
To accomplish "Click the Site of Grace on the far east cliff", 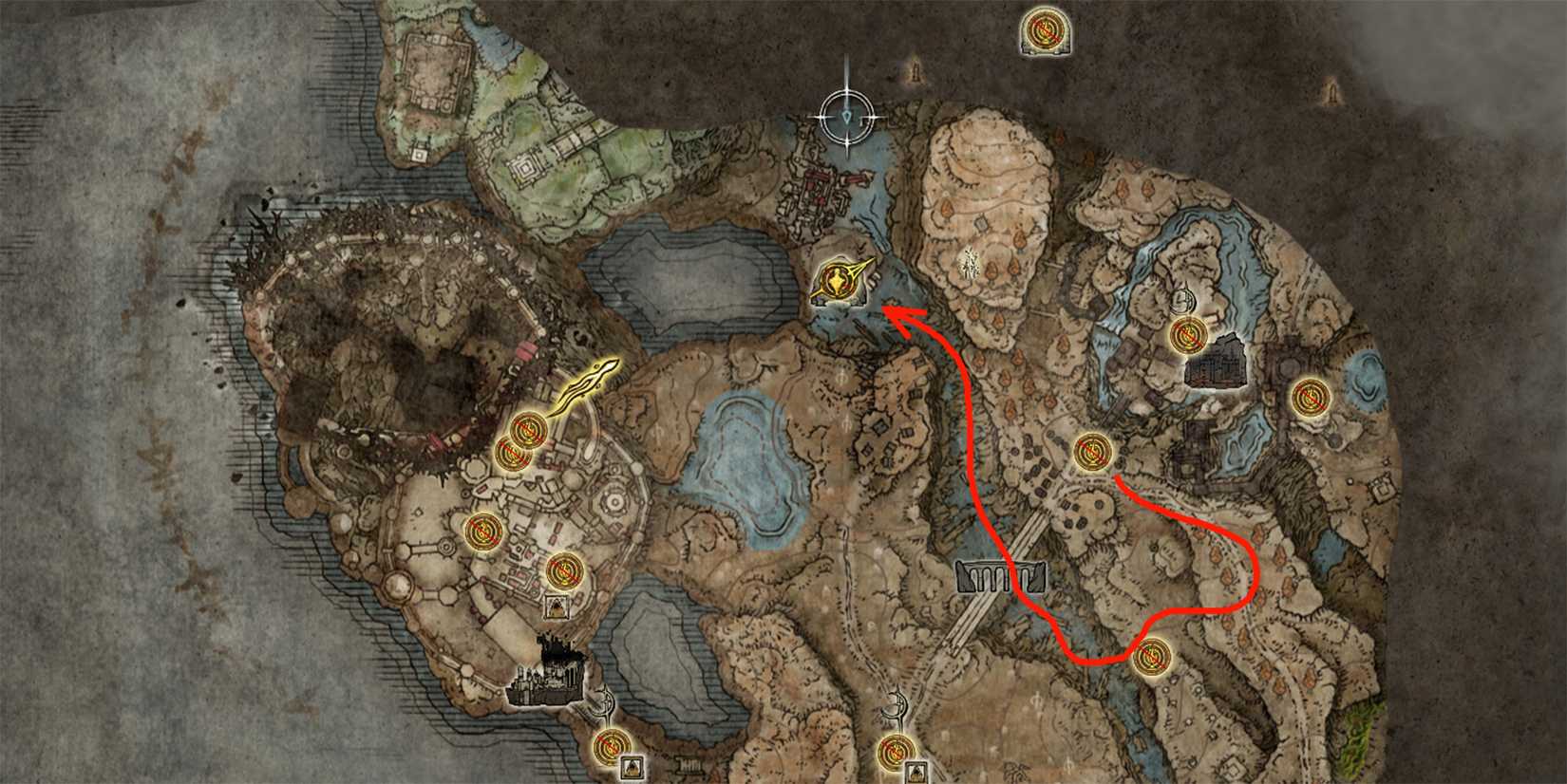I will (x=1311, y=399).
